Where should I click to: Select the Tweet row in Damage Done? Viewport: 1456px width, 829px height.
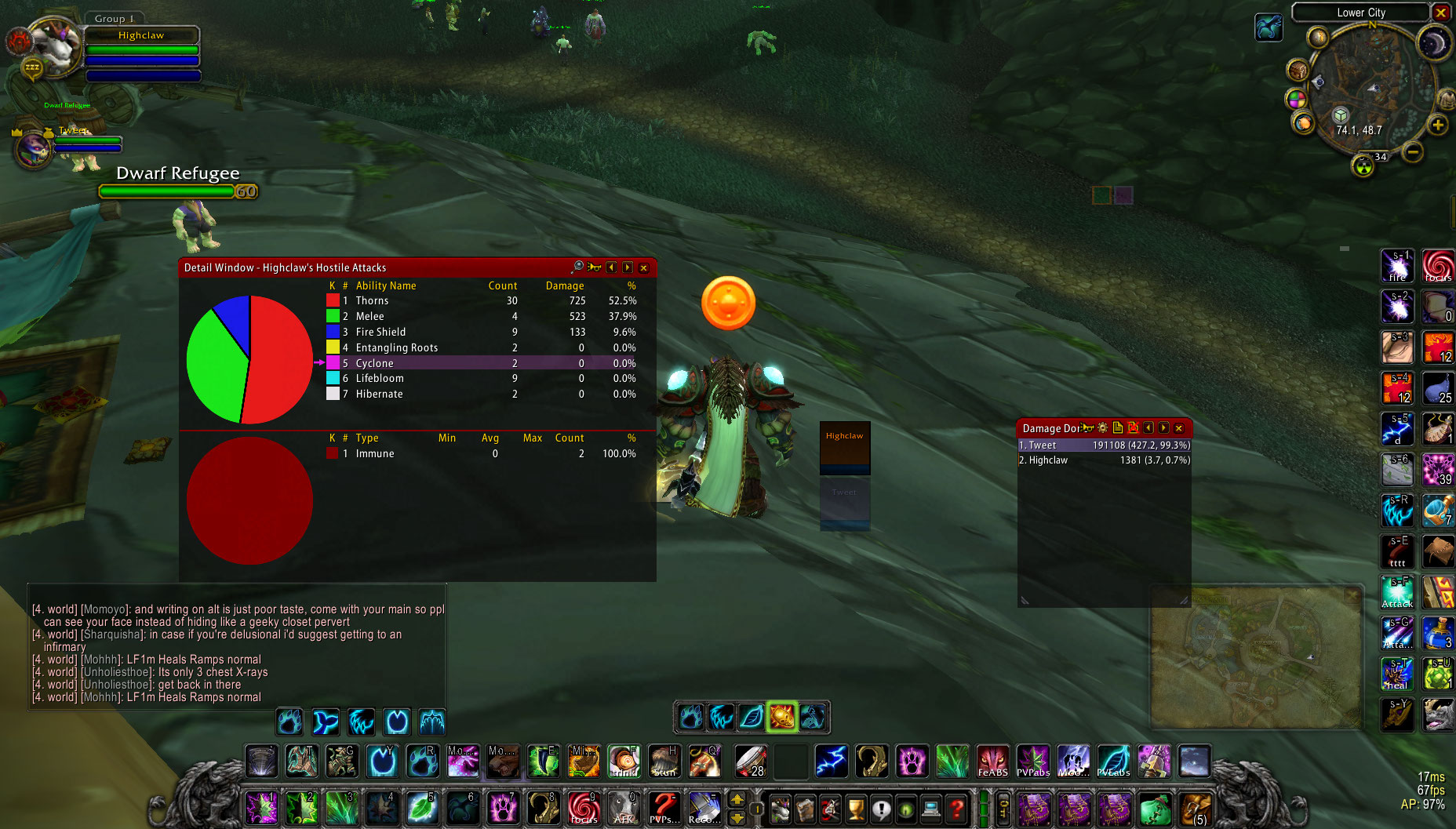pyautogui.click(x=1098, y=445)
